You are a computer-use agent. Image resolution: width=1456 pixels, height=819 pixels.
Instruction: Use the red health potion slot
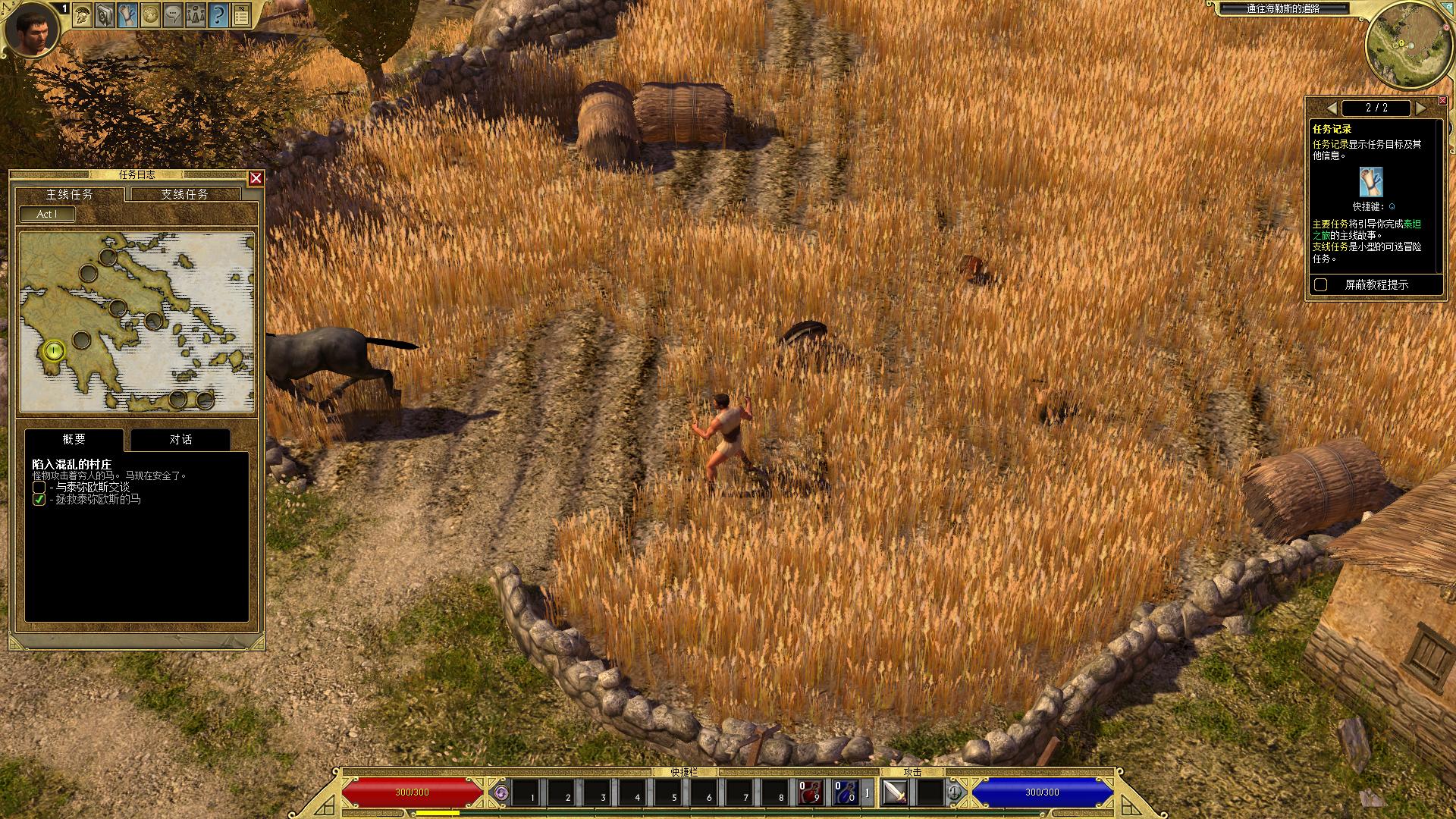pyautogui.click(x=811, y=793)
